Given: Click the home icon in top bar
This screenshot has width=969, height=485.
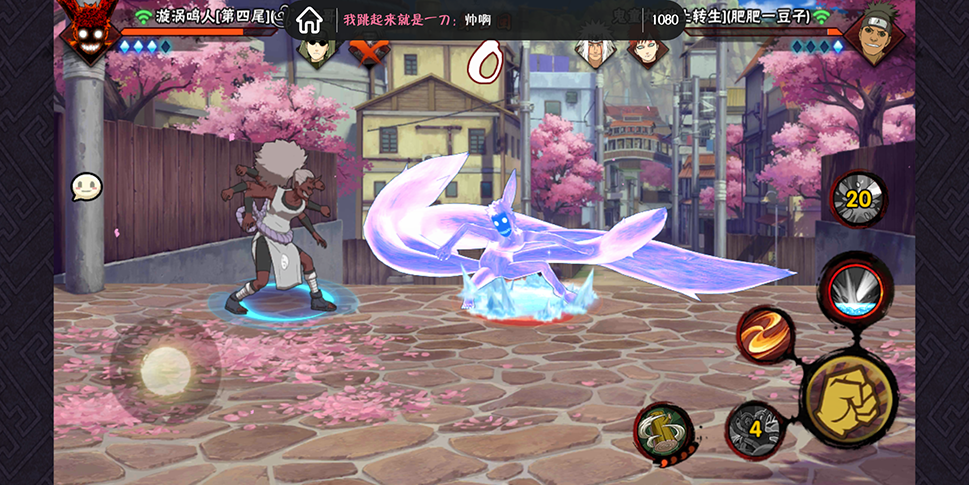Looking at the screenshot, I should pos(309,19).
